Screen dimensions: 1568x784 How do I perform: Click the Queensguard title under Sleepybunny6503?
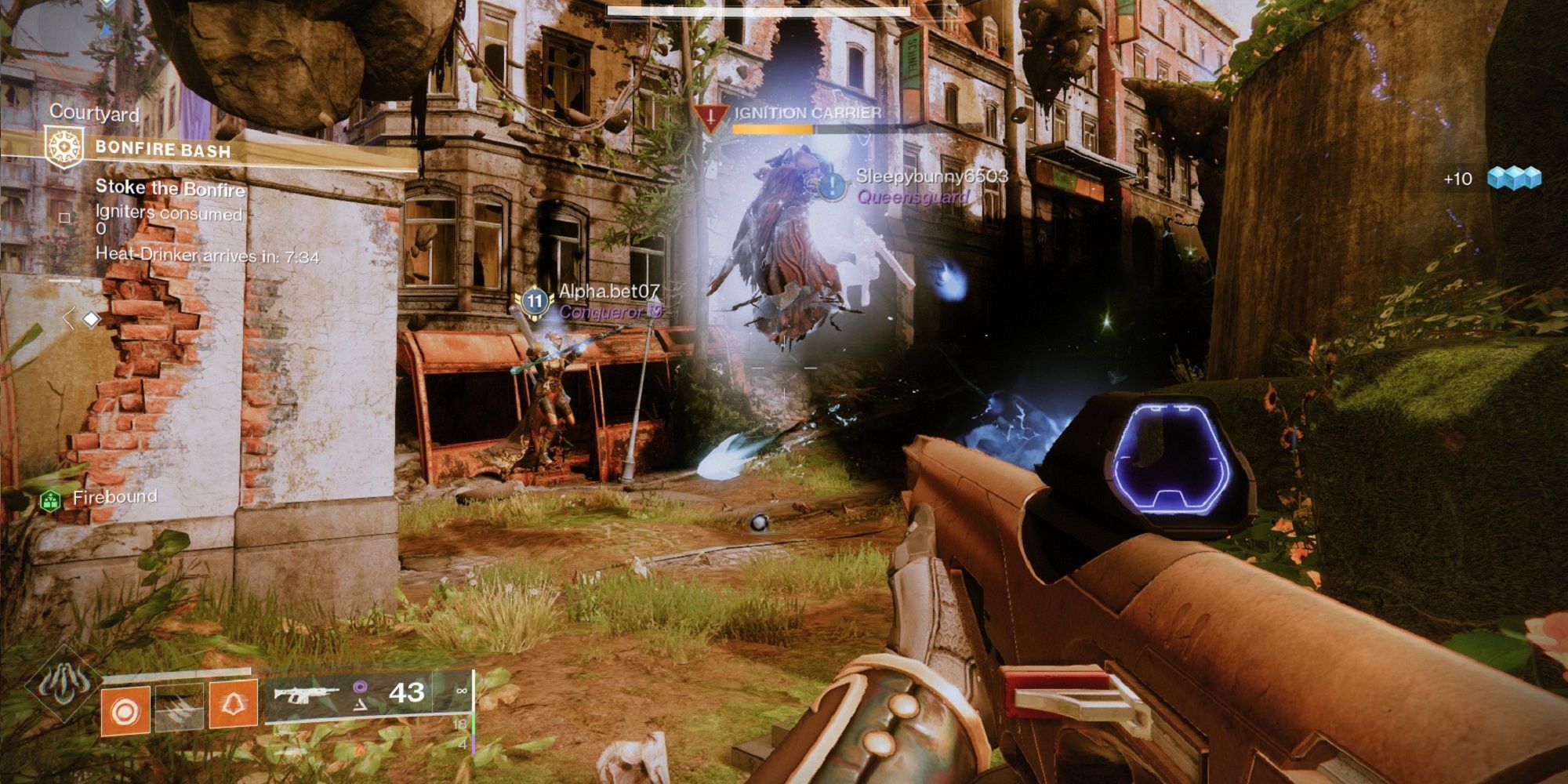(x=912, y=198)
